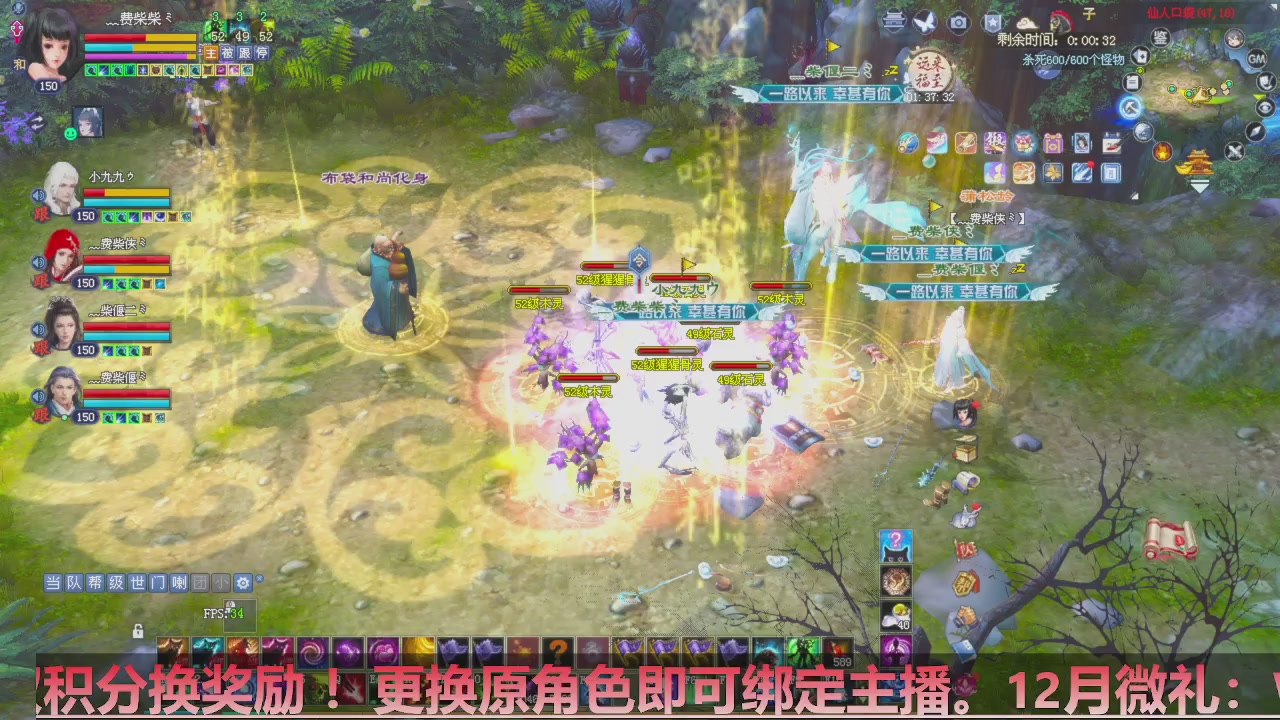The image size is (1280, 720).
Task: Open the 鉴 appraisal button beside minimap
Action: point(1159,38)
